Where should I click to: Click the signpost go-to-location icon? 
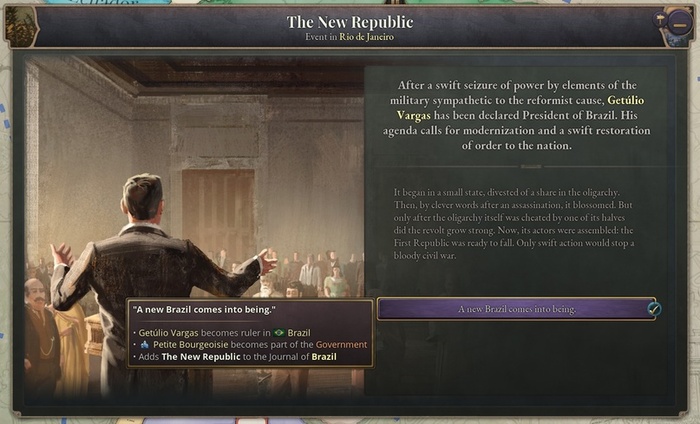pos(662,19)
